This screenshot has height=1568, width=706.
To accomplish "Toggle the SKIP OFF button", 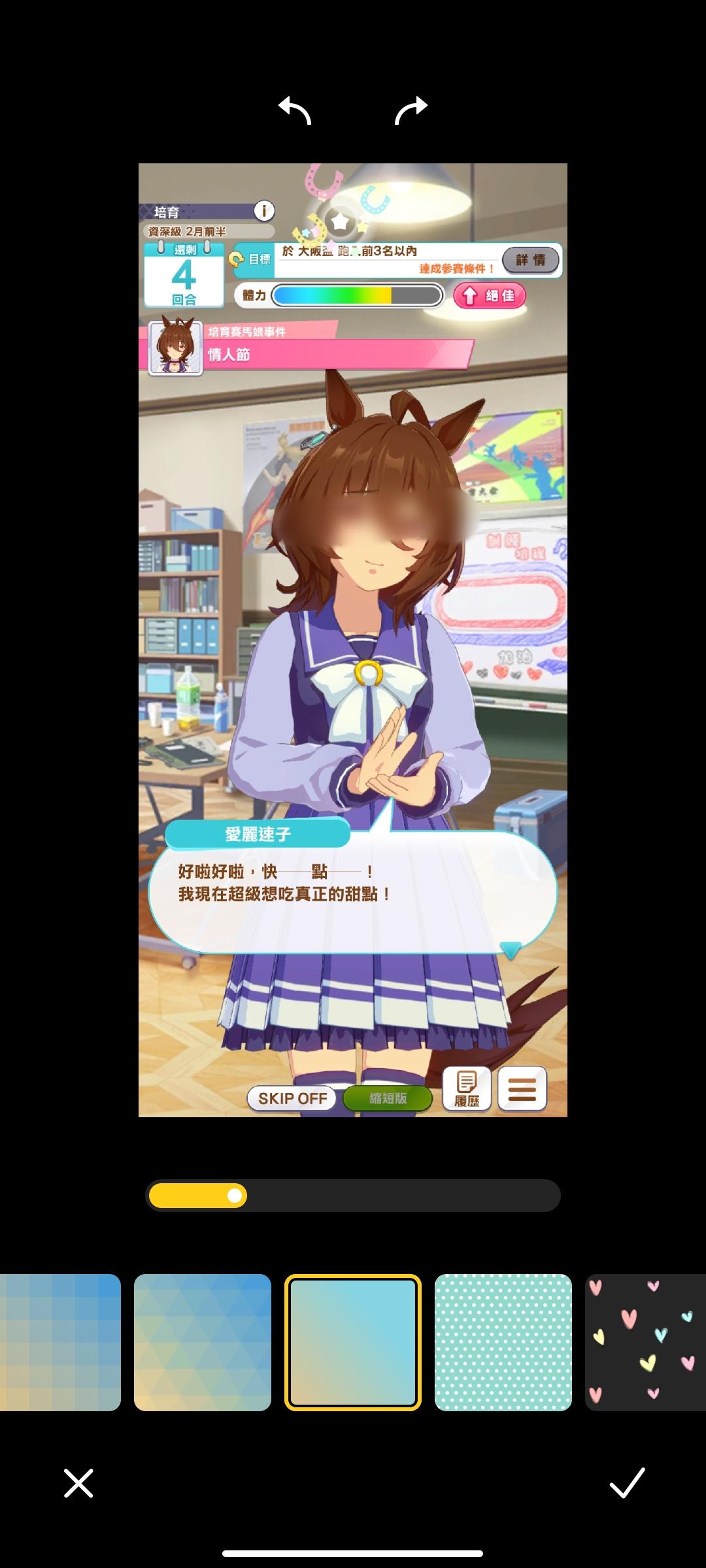I will pyautogui.click(x=292, y=1098).
